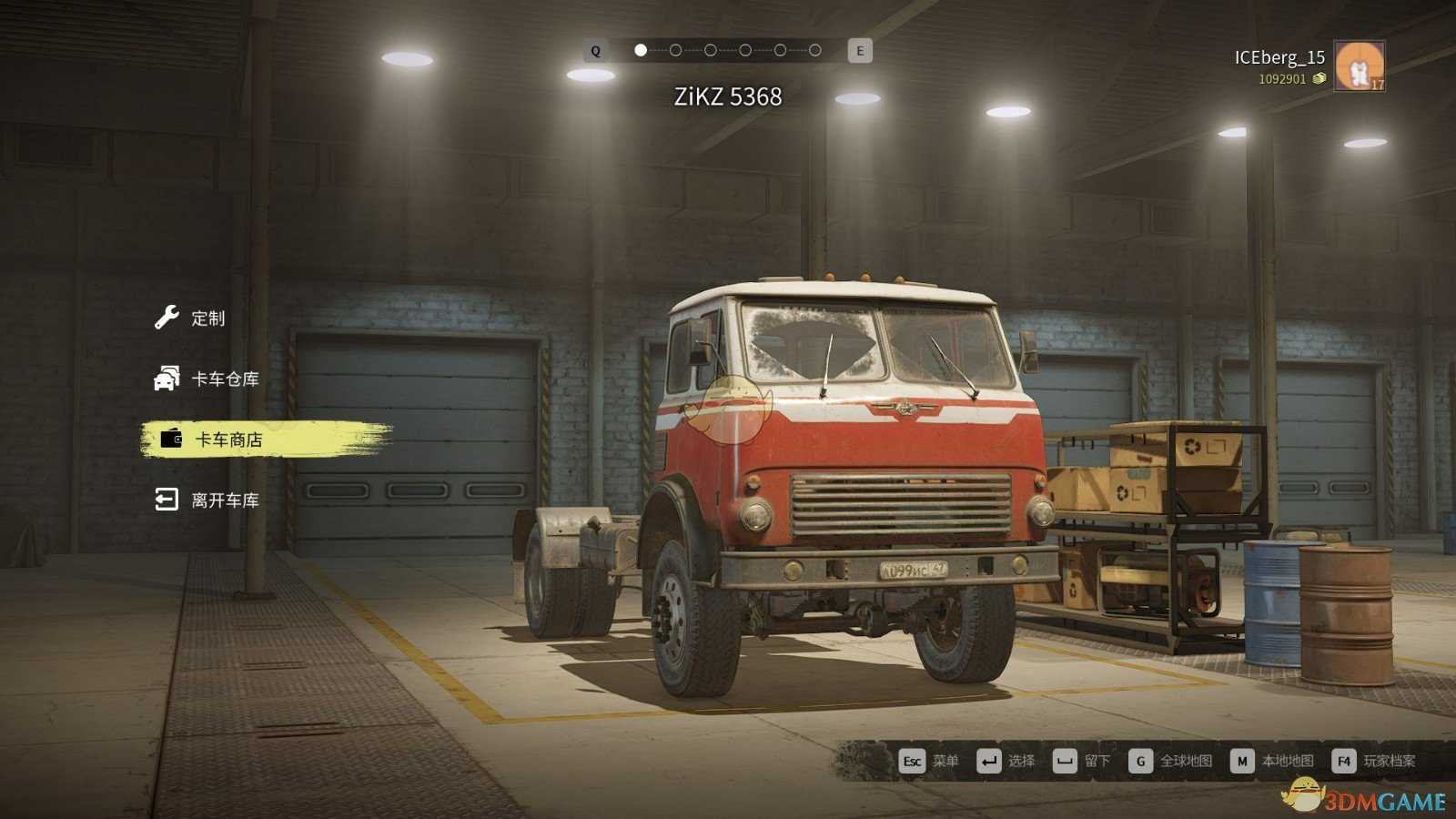Screen dimensions: 1456x819
Task: Choose 离开车库 to leave the garage
Action: 224,500
